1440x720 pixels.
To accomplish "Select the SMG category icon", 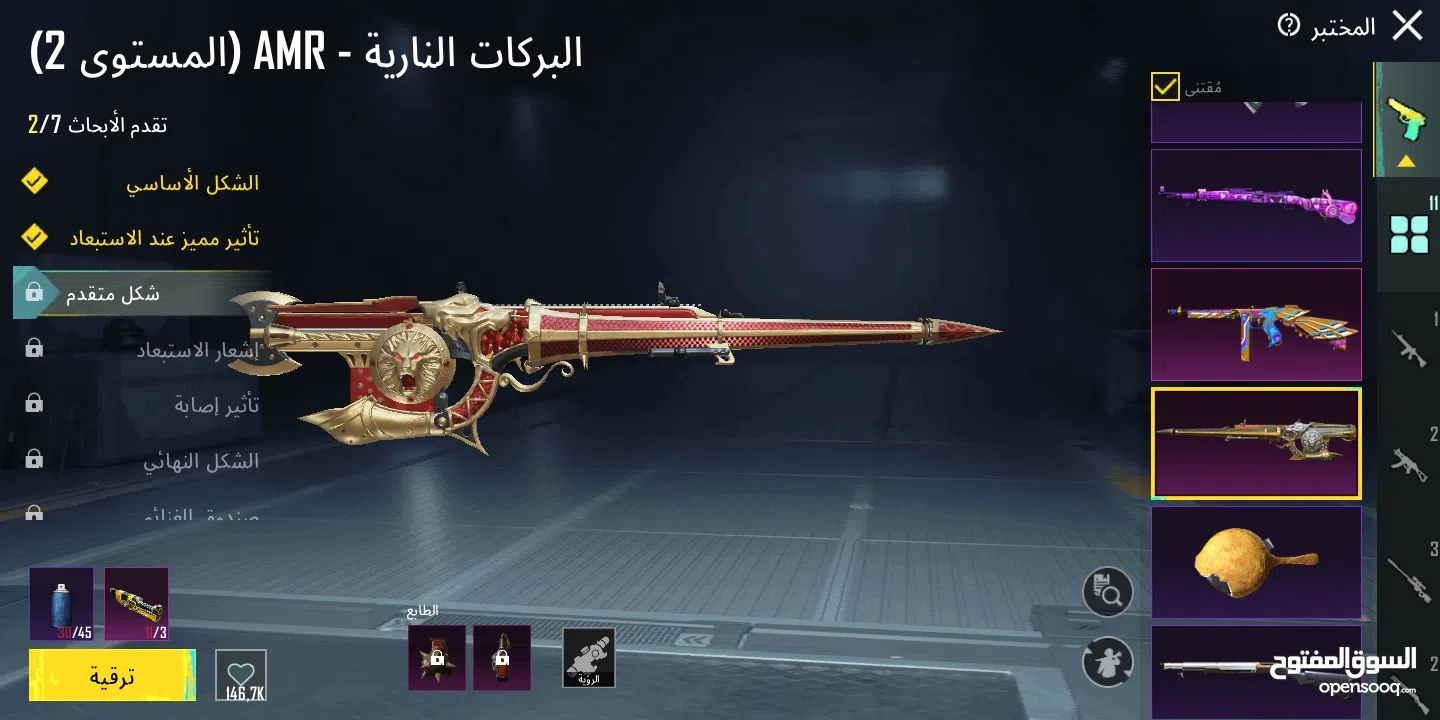I will click(x=1411, y=462).
